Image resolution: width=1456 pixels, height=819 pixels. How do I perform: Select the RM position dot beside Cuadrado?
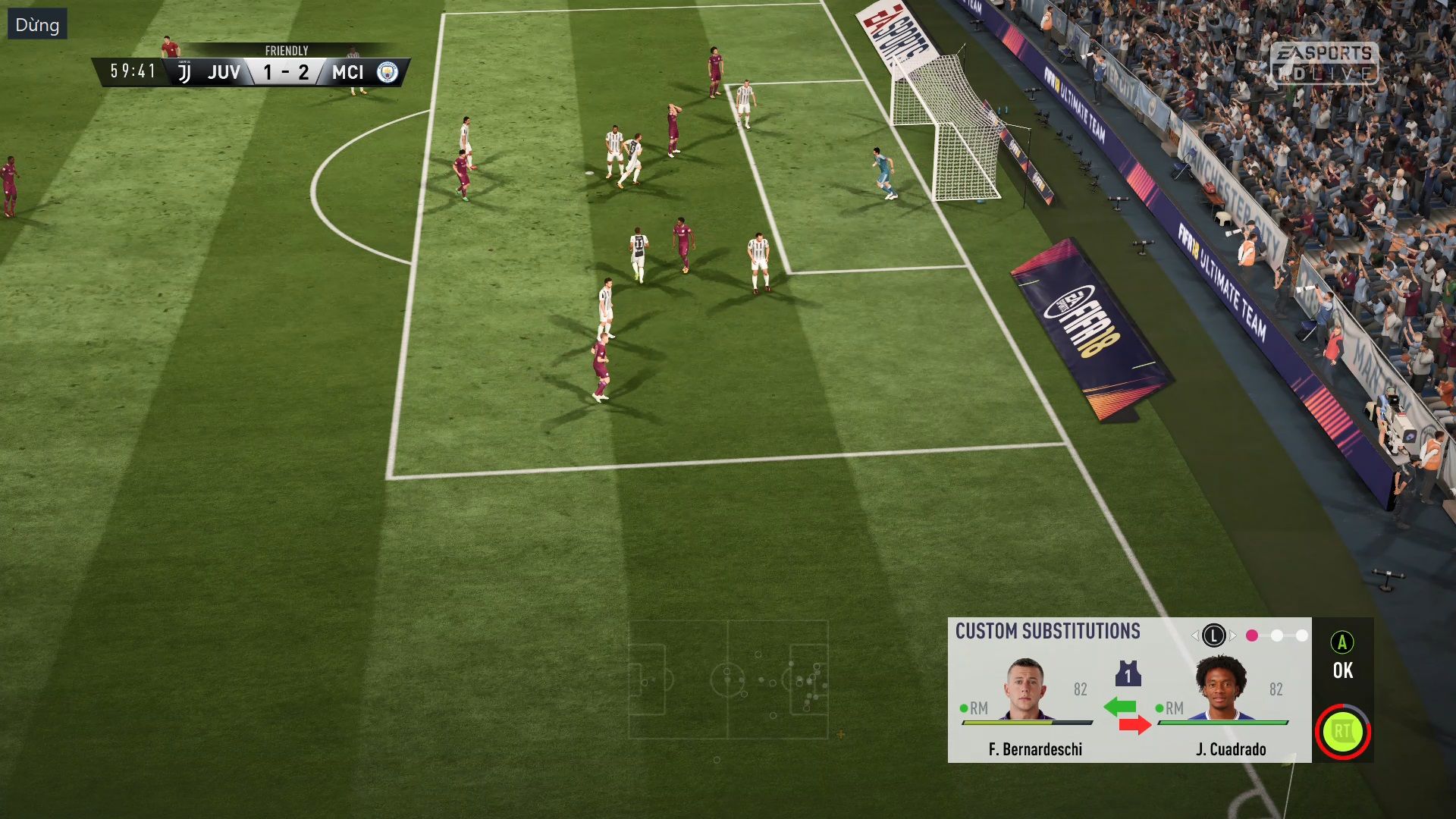point(1161,707)
